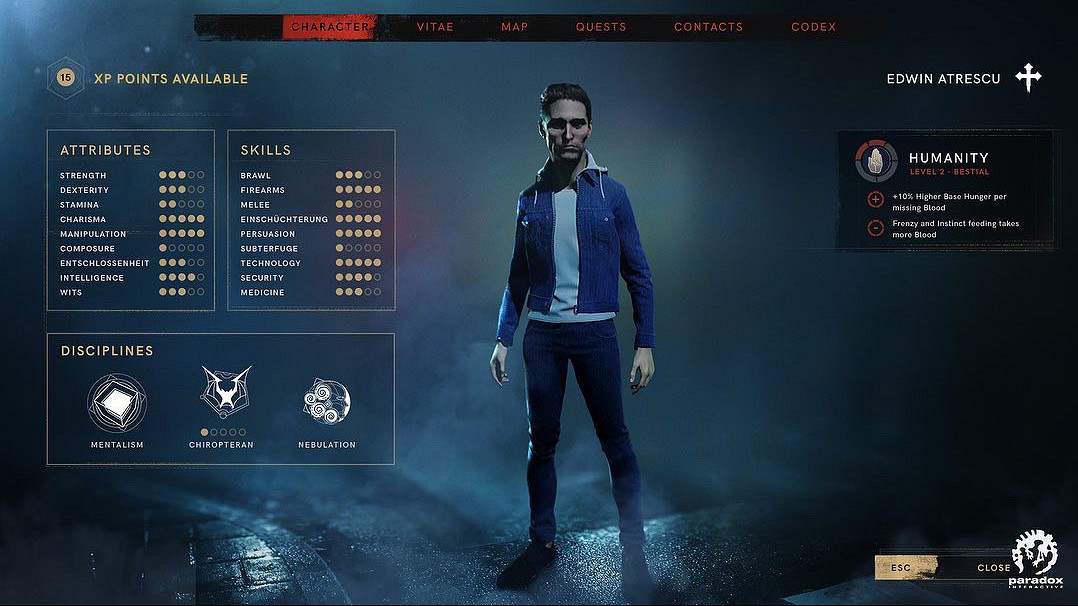
Task: Choose the Medicine skill row
Action: click(310, 292)
